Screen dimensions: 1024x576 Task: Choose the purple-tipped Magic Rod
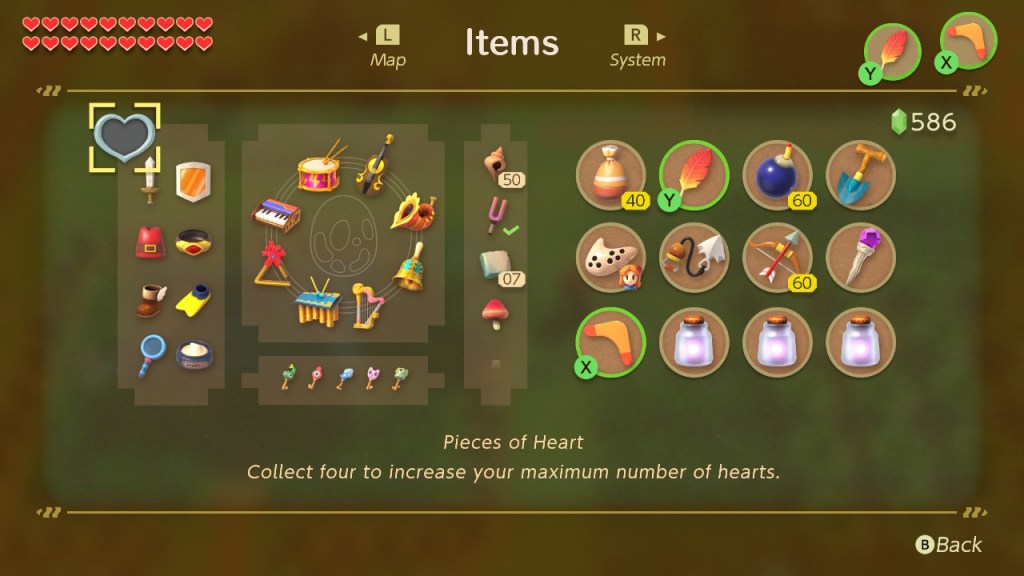pos(860,259)
